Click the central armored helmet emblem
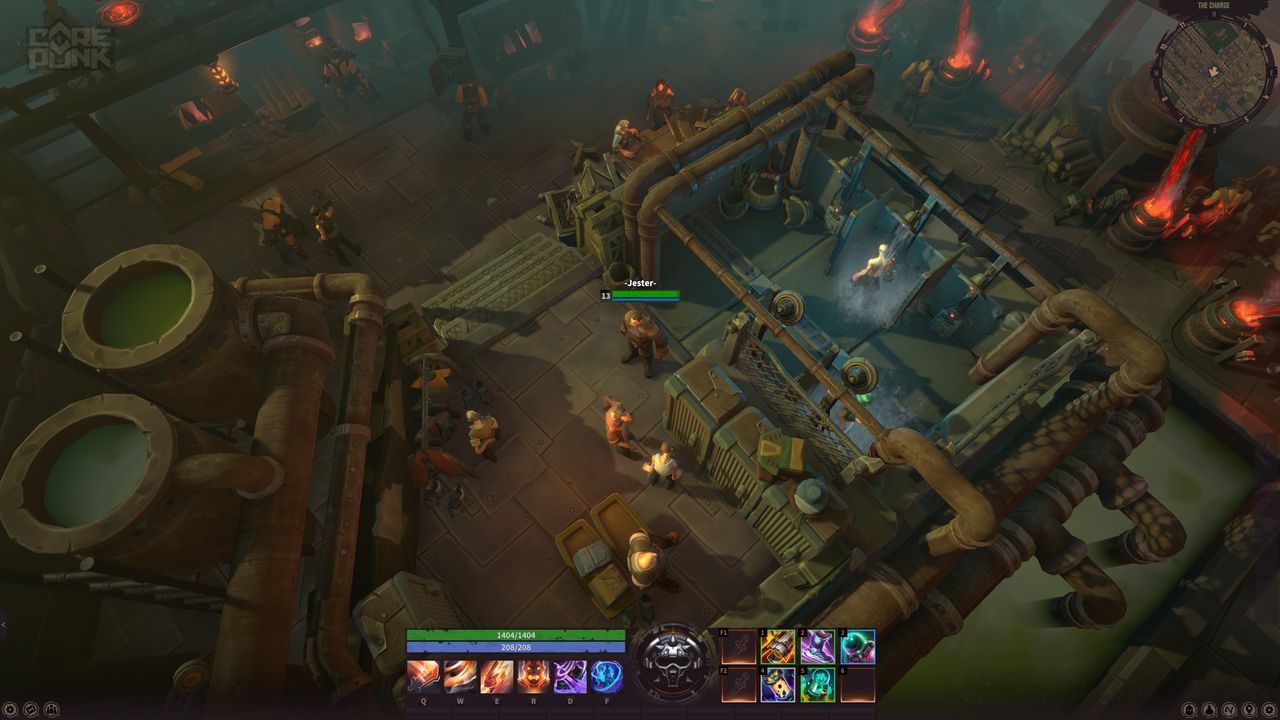The width and height of the screenshot is (1280, 720). (671, 661)
